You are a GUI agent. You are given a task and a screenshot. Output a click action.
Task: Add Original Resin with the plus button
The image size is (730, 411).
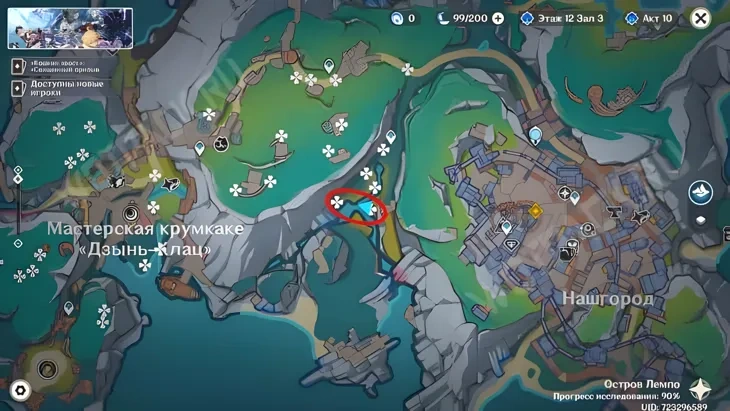click(x=498, y=18)
